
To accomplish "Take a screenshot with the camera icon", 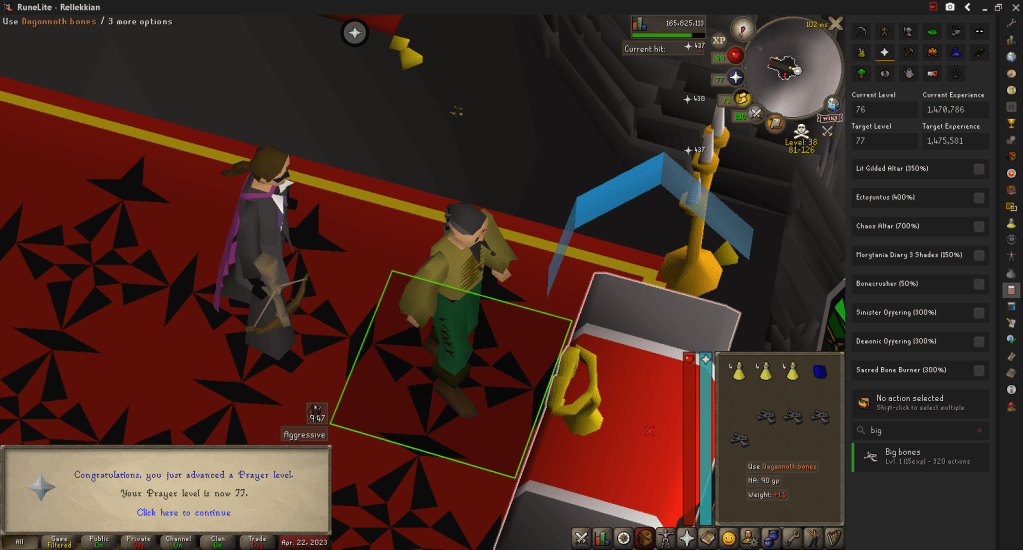I will point(949,7).
